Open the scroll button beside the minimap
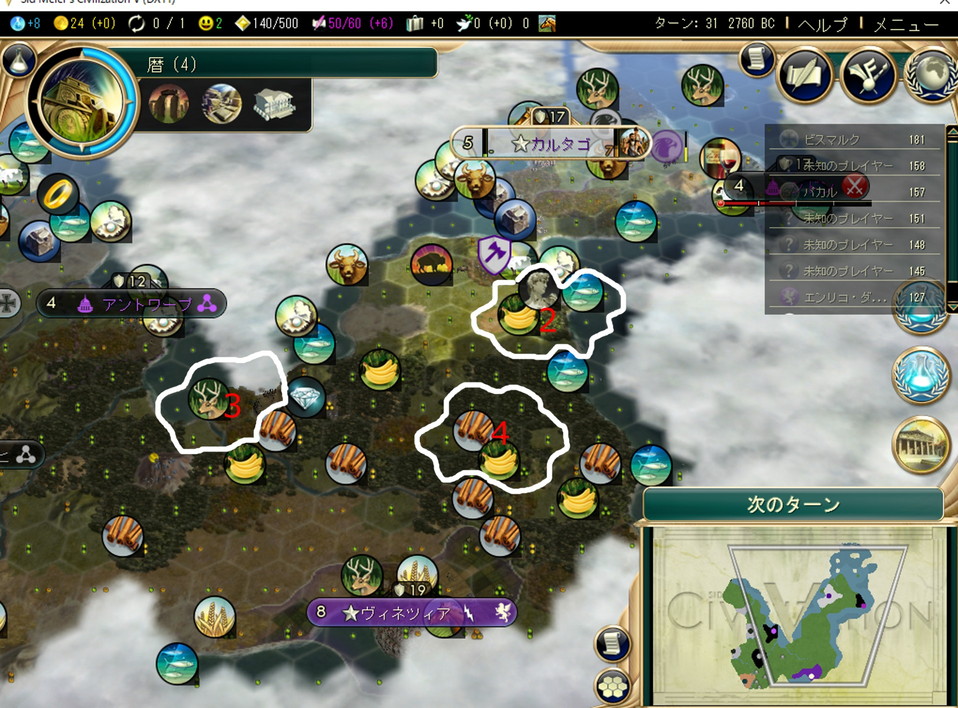Viewport: 958px width, 708px height. 612,644
